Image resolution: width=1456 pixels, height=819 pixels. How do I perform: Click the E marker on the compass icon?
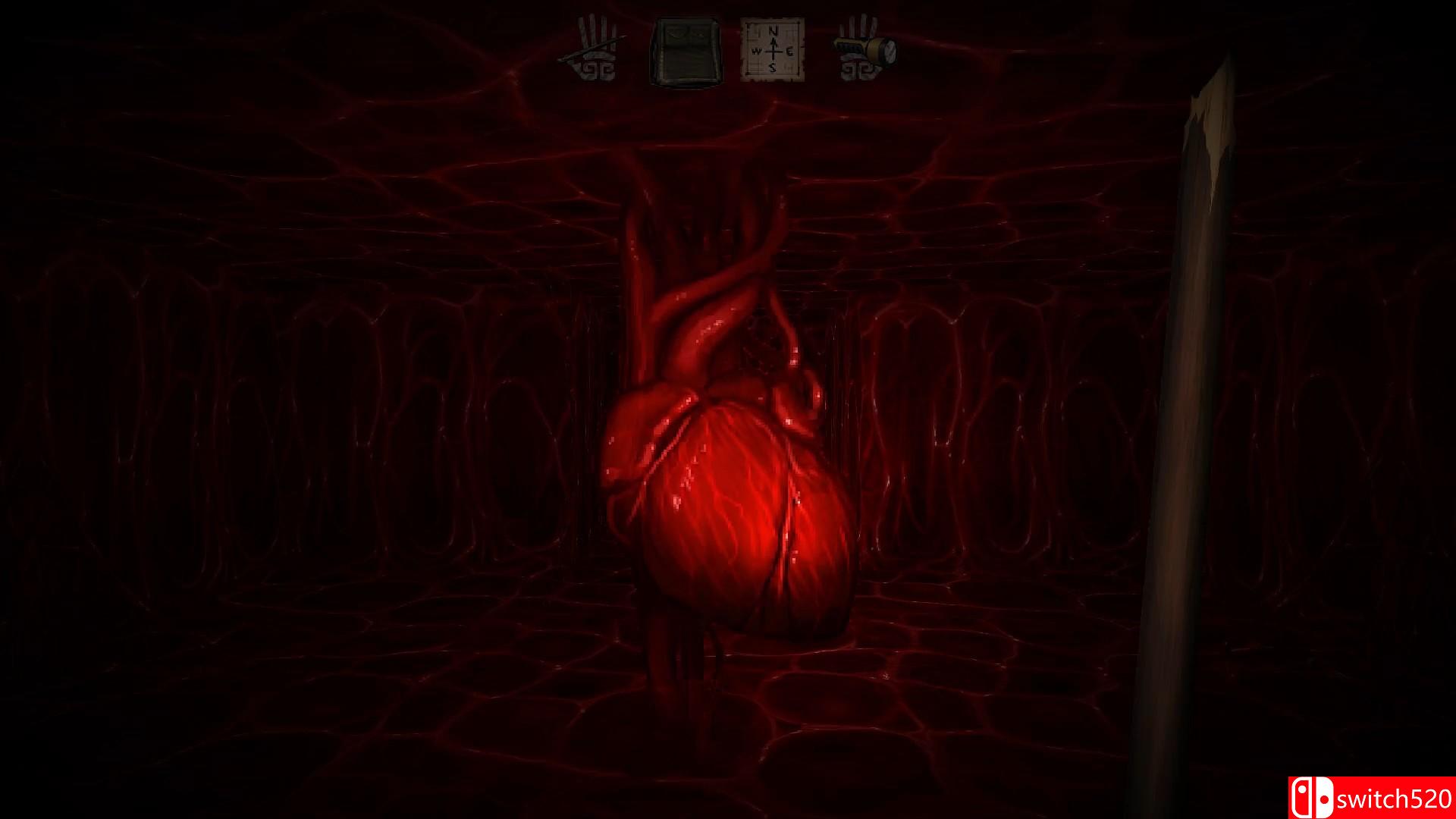pos(789,51)
